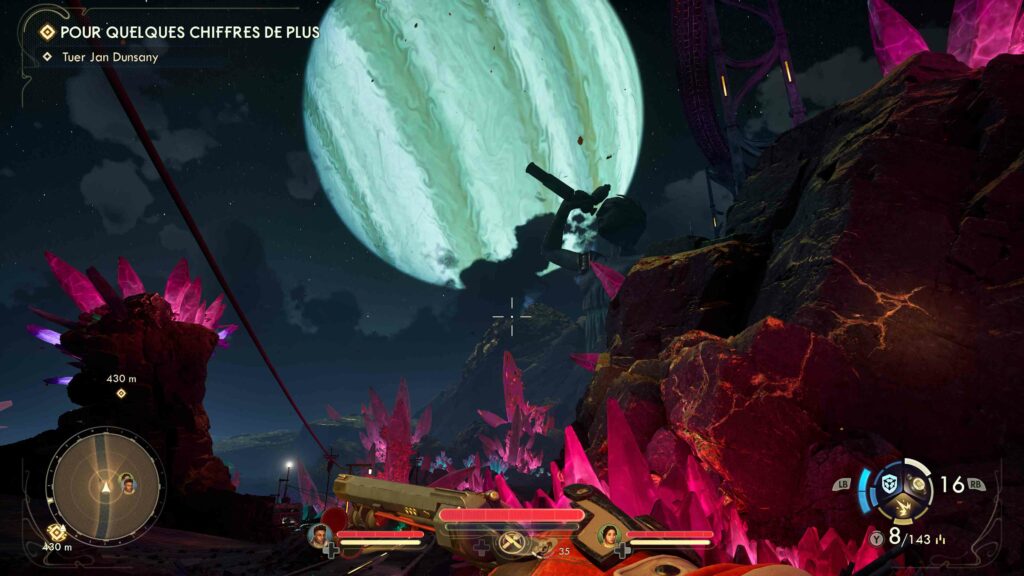Click the companion face marker on the minimap
This screenshot has width=1024, height=576.
point(128,485)
